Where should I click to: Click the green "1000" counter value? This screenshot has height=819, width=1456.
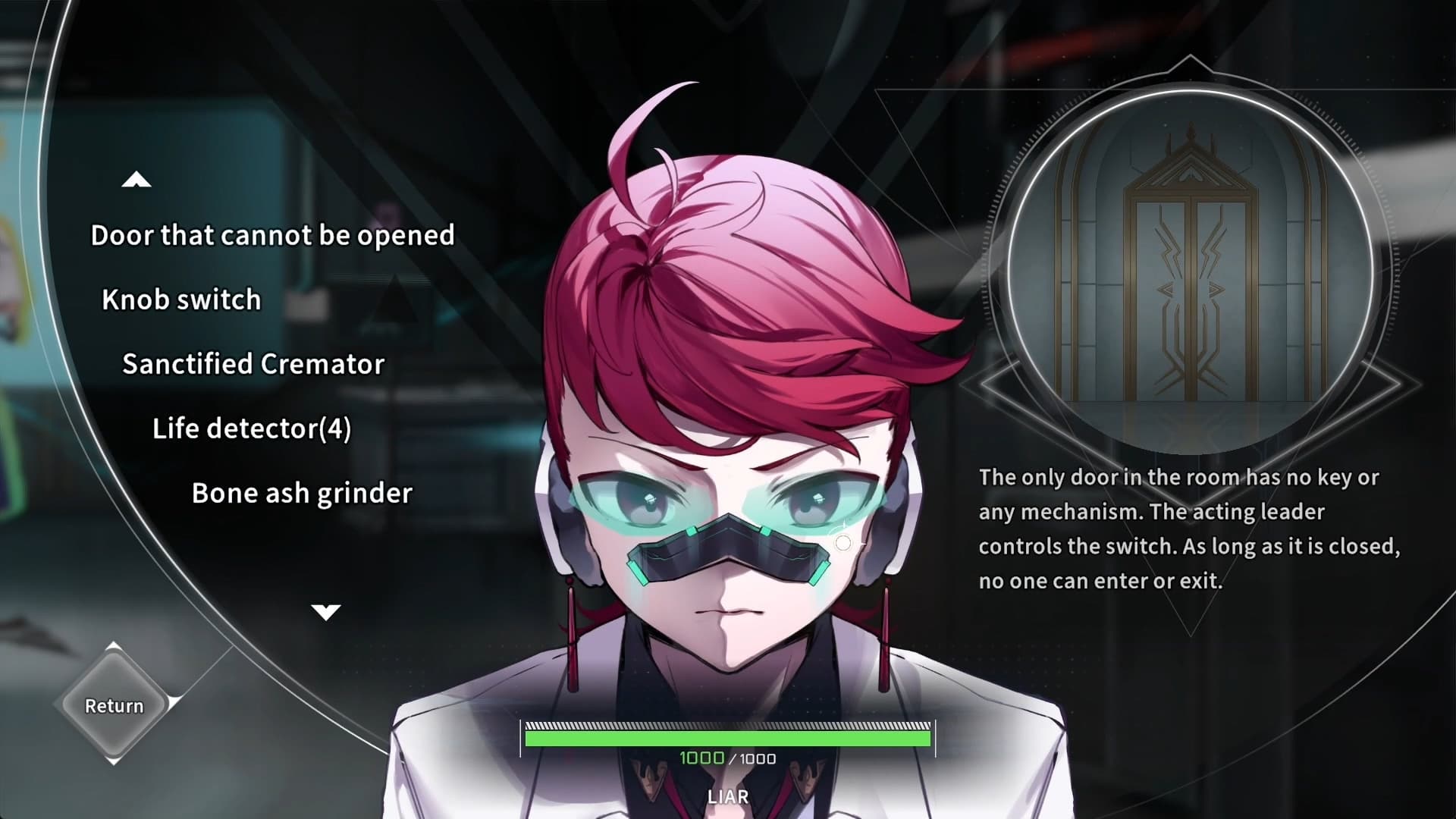click(x=701, y=758)
